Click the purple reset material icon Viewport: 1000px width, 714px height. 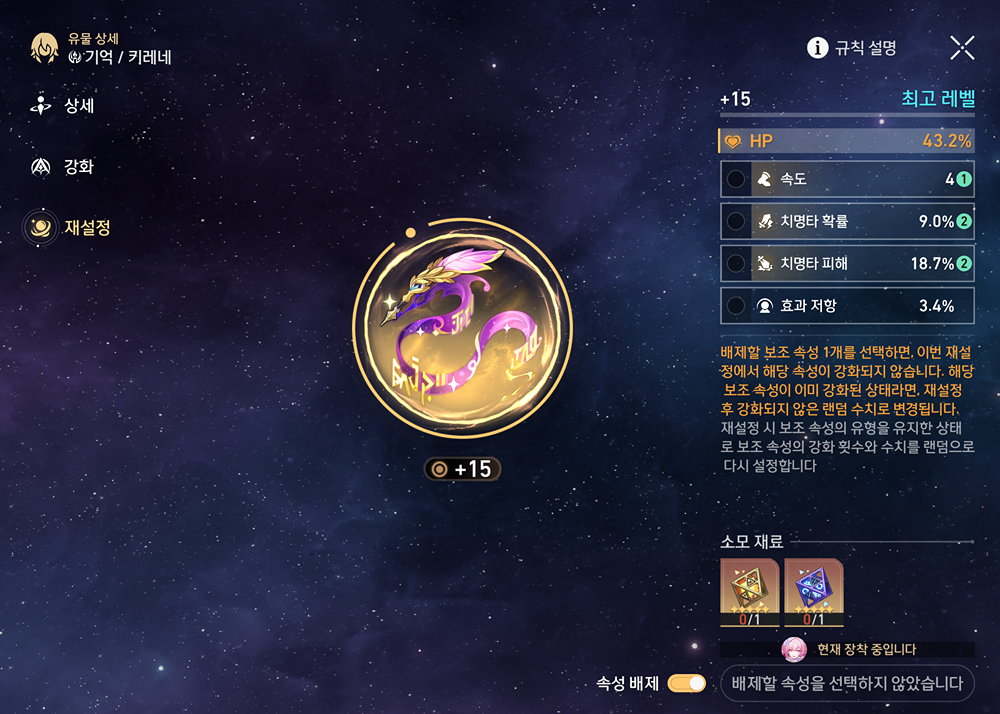[x=813, y=591]
